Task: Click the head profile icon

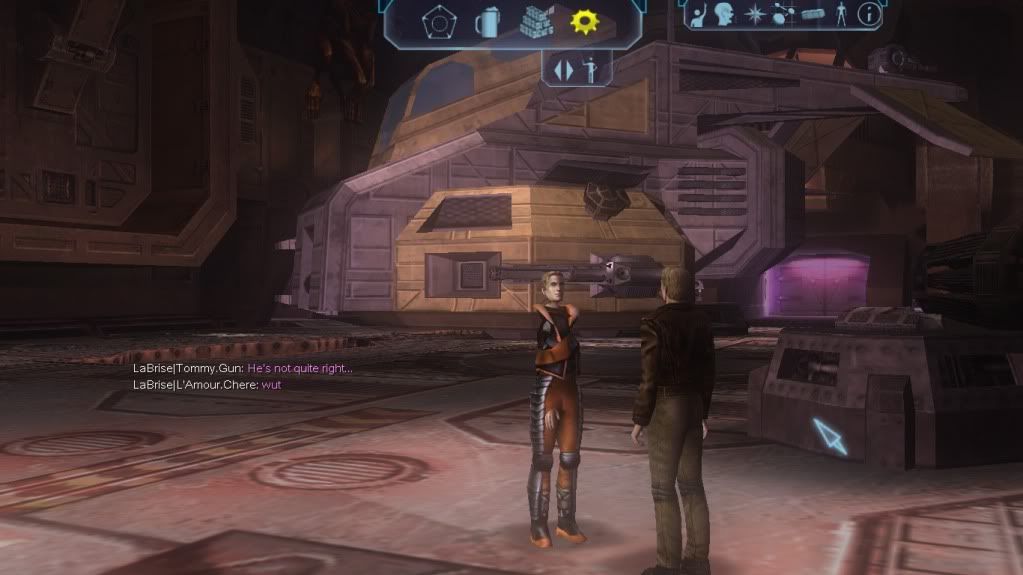Action: tap(724, 14)
